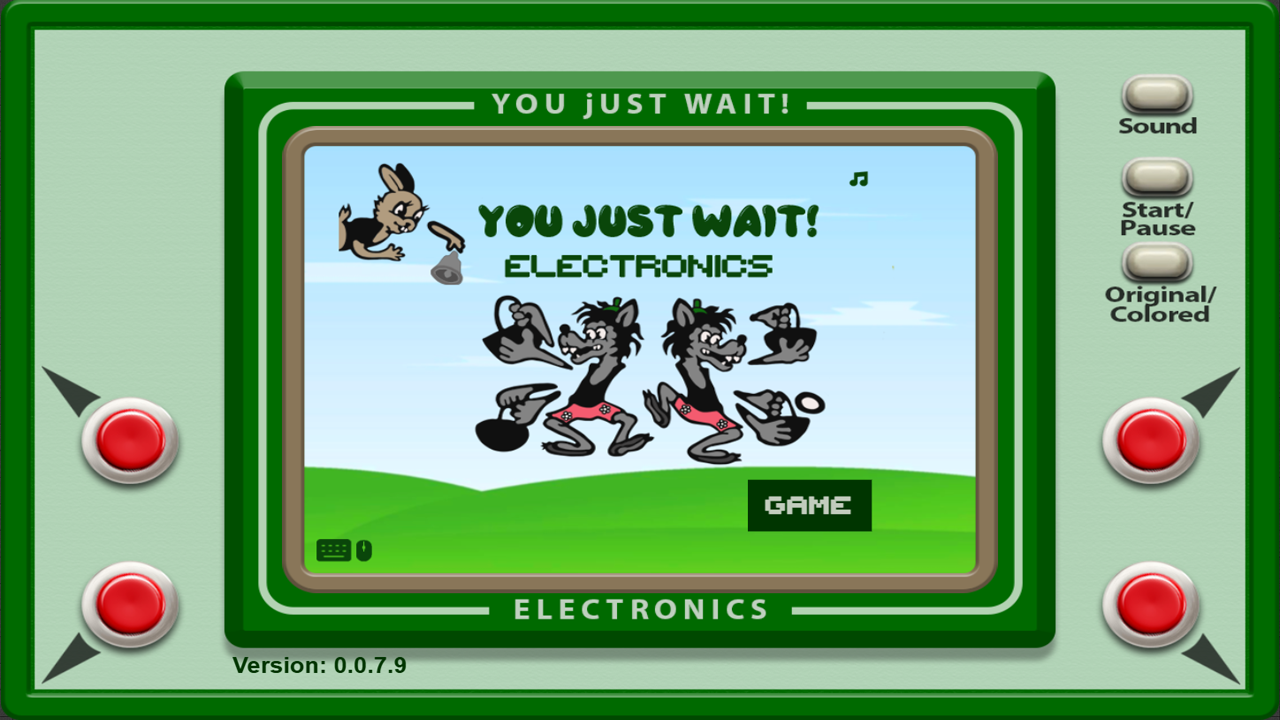Select the keyboard controls icon

[x=332, y=548]
